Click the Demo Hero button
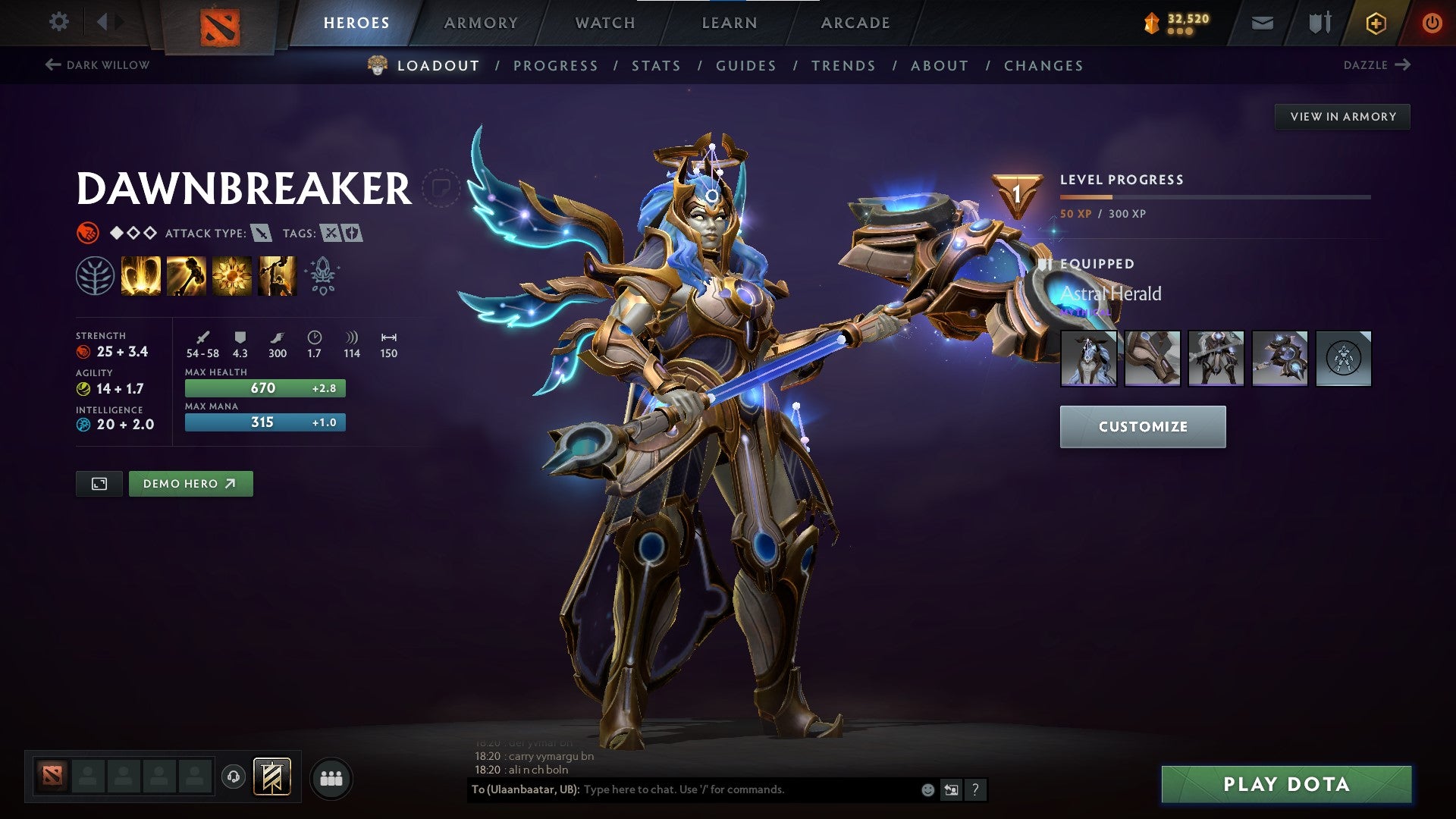Viewport: 1456px width, 819px height. (190, 483)
